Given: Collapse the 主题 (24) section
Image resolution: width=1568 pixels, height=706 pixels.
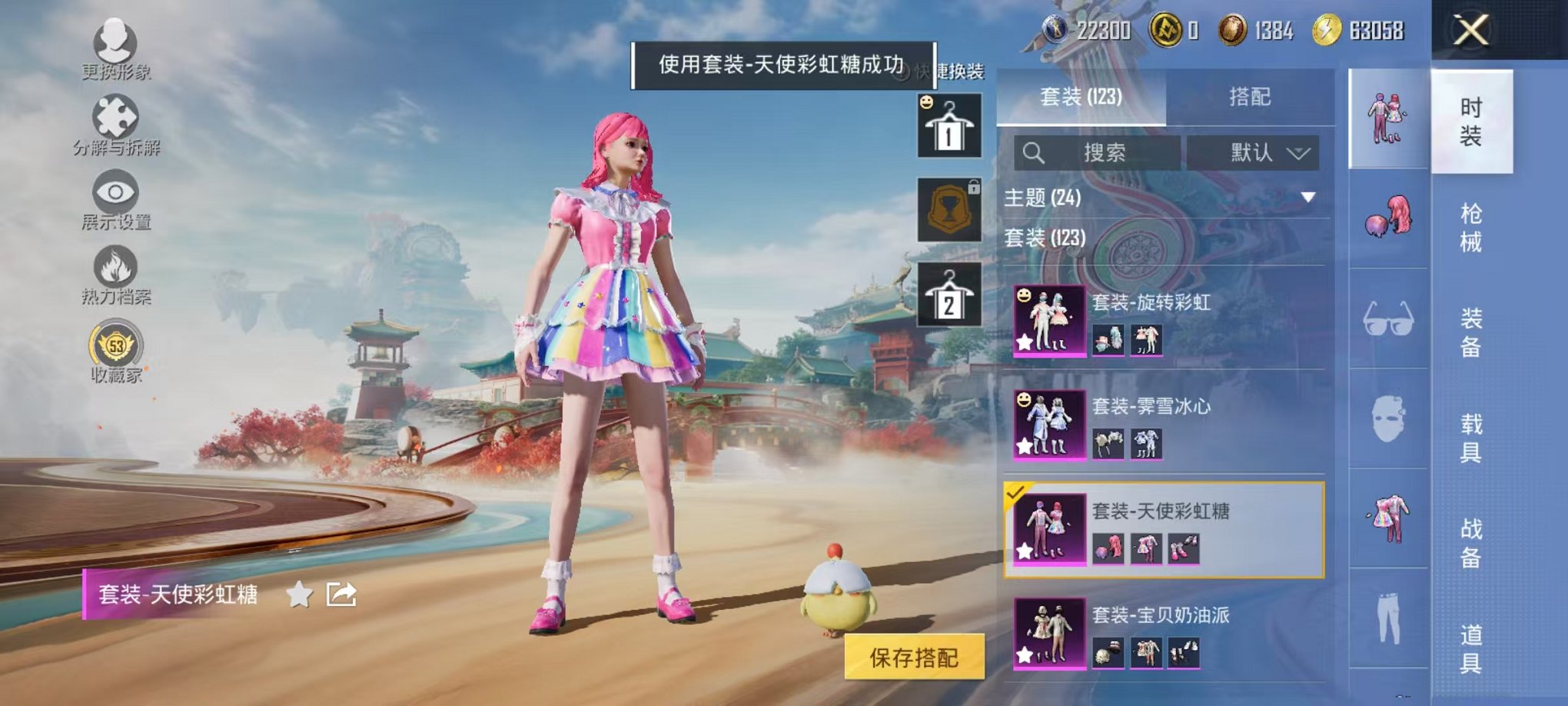Looking at the screenshot, I should (x=1307, y=197).
